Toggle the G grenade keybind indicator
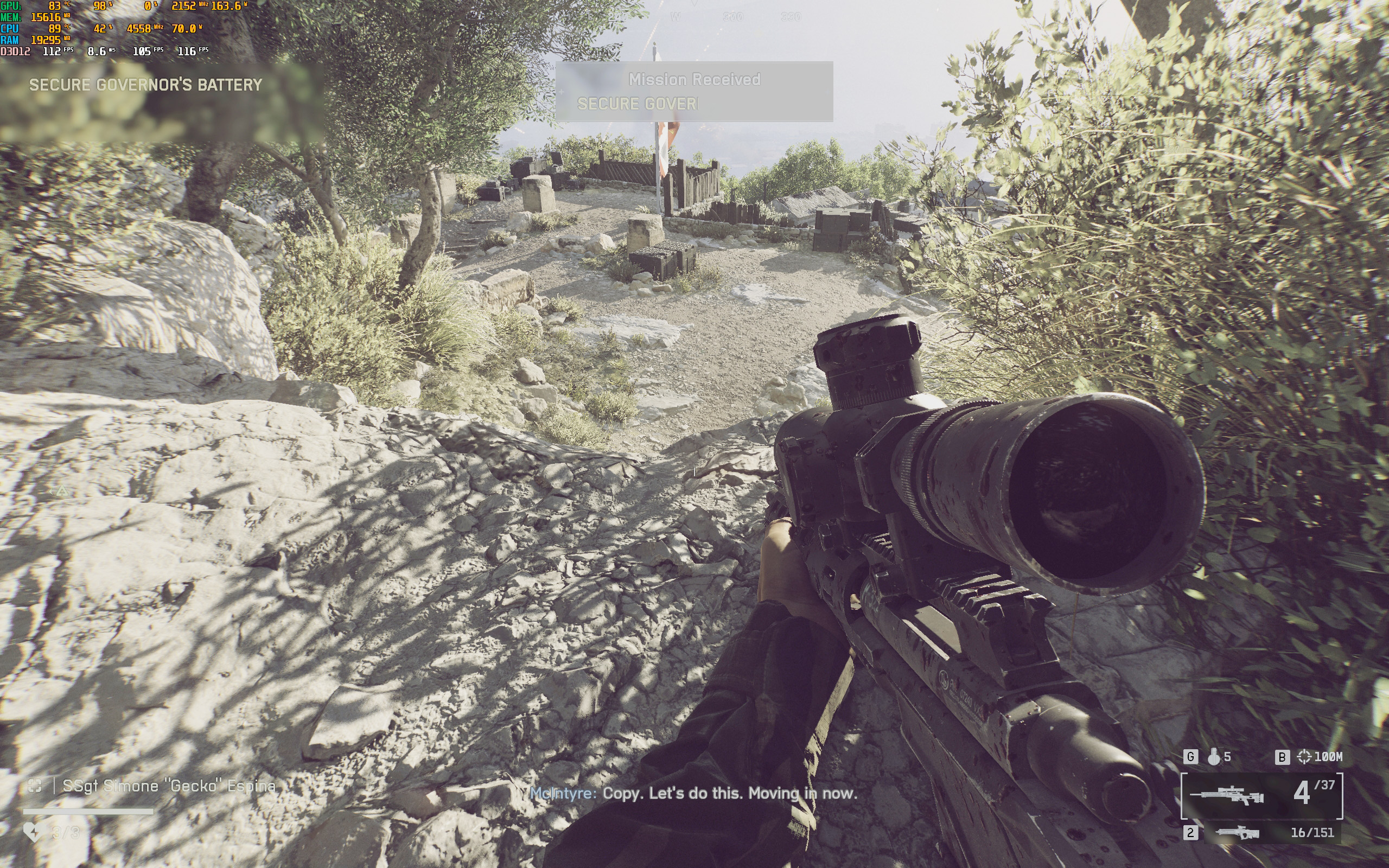Viewport: 1389px width, 868px height. [1192, 757]
